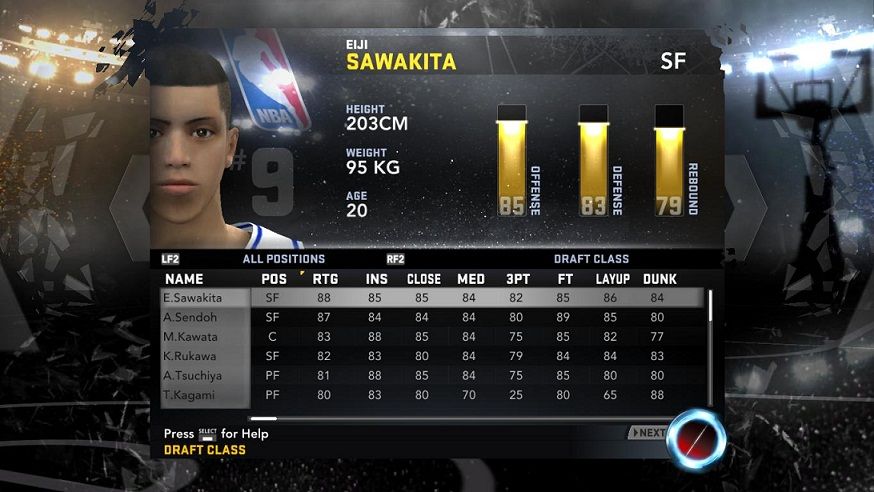Click the NAME column header
This screenshot has height=492, width=874.
184,279
